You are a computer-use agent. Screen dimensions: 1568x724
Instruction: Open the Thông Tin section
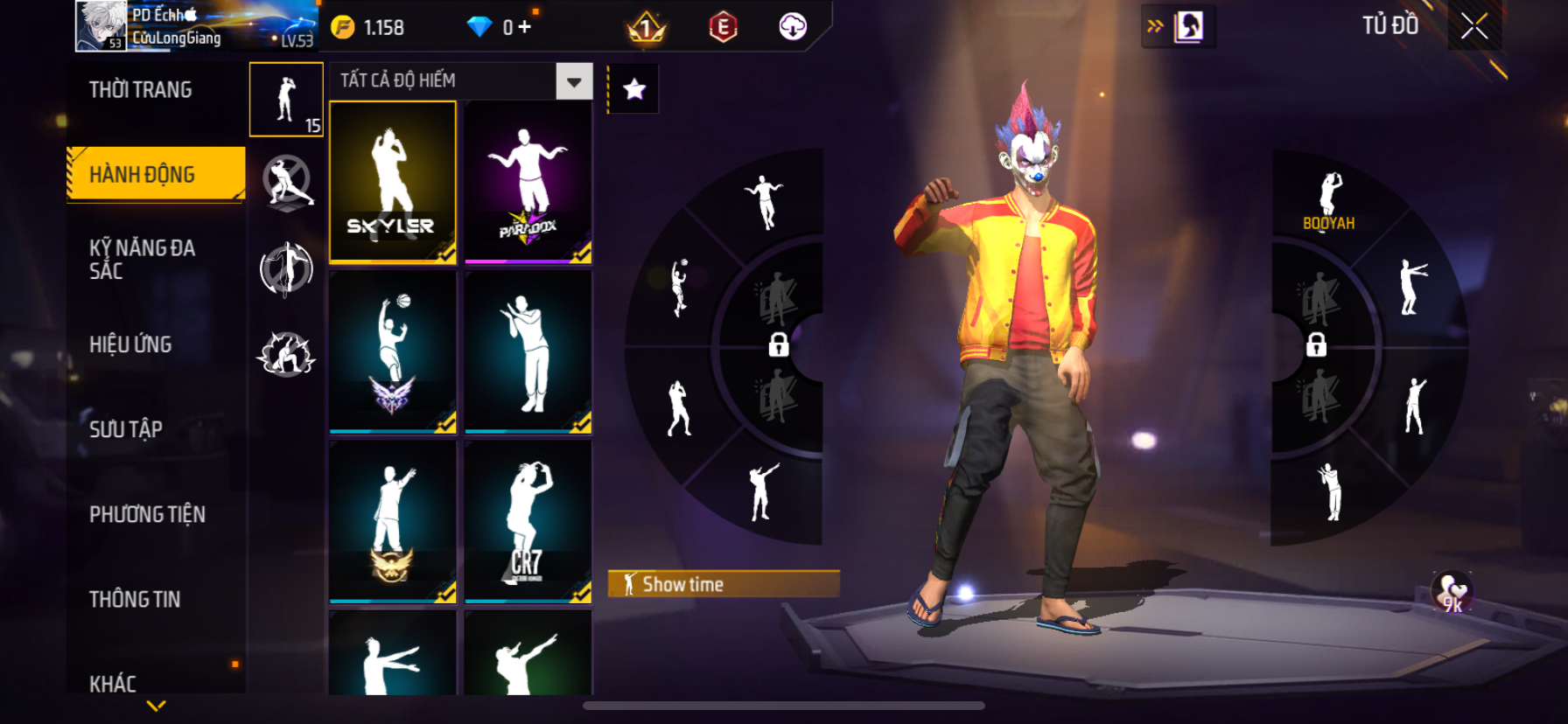click(135, 599)
